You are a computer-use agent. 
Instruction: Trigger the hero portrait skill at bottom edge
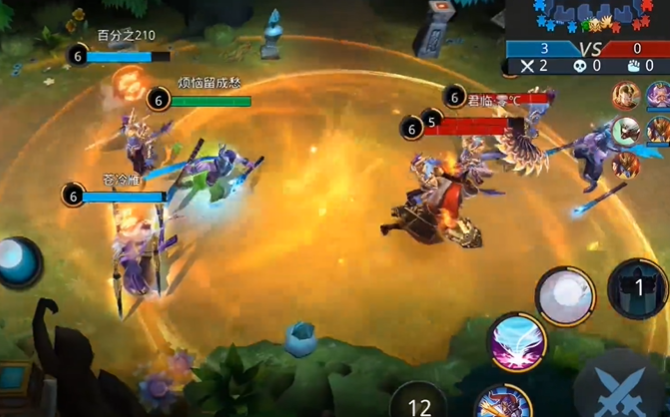(x=503, y=403)
